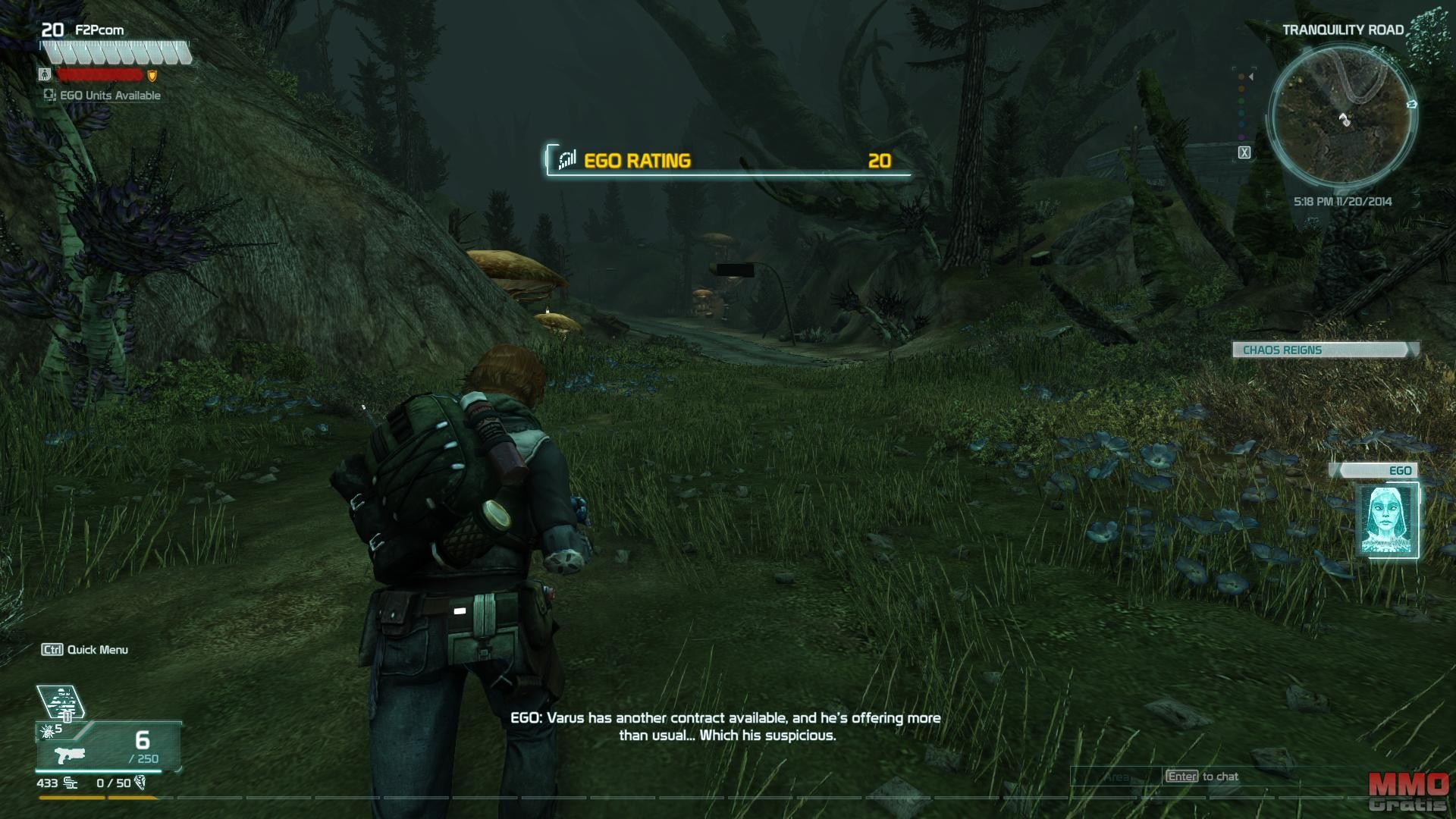This screenshot has height=819, width=1456.
Task: Open the EGO Units Available notification
Action: click(x=102, y=96)
